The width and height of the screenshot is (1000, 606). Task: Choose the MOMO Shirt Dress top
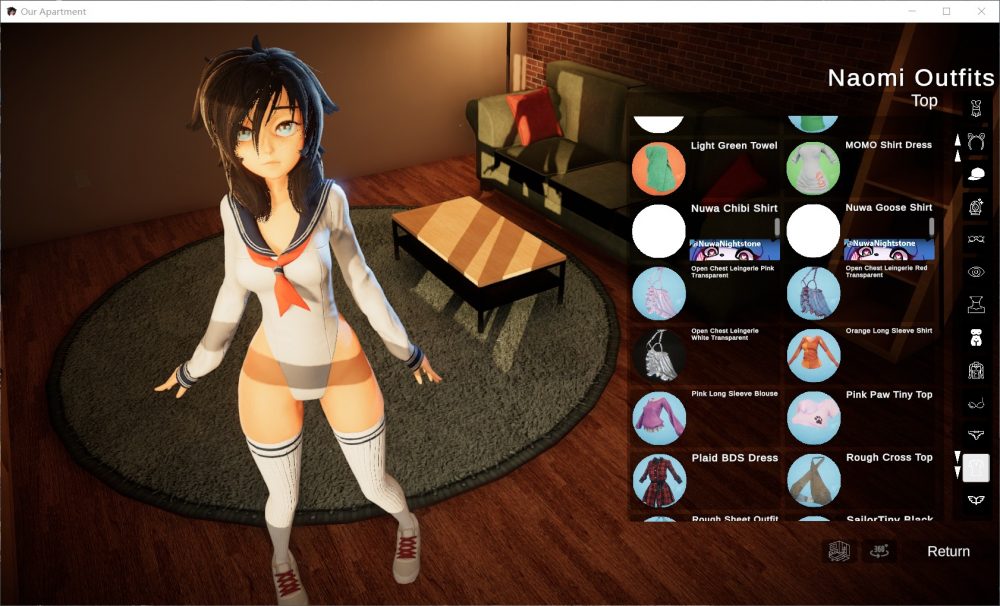(813, 168)
